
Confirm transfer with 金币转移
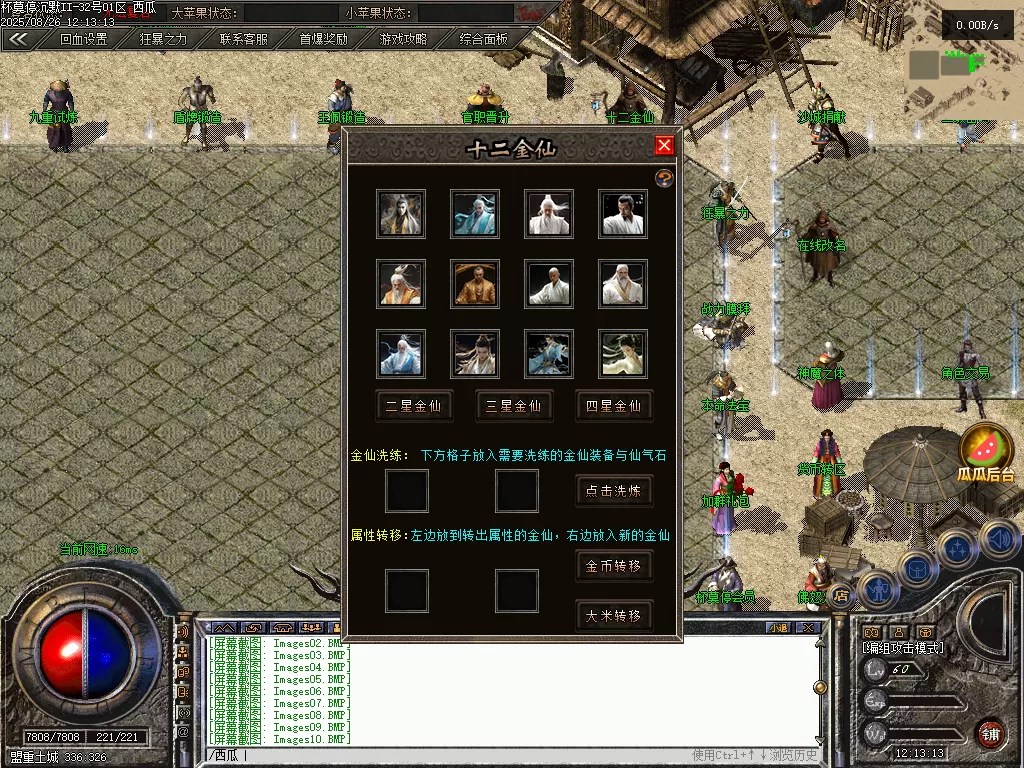pyautogui.click(x=614, y=566)
